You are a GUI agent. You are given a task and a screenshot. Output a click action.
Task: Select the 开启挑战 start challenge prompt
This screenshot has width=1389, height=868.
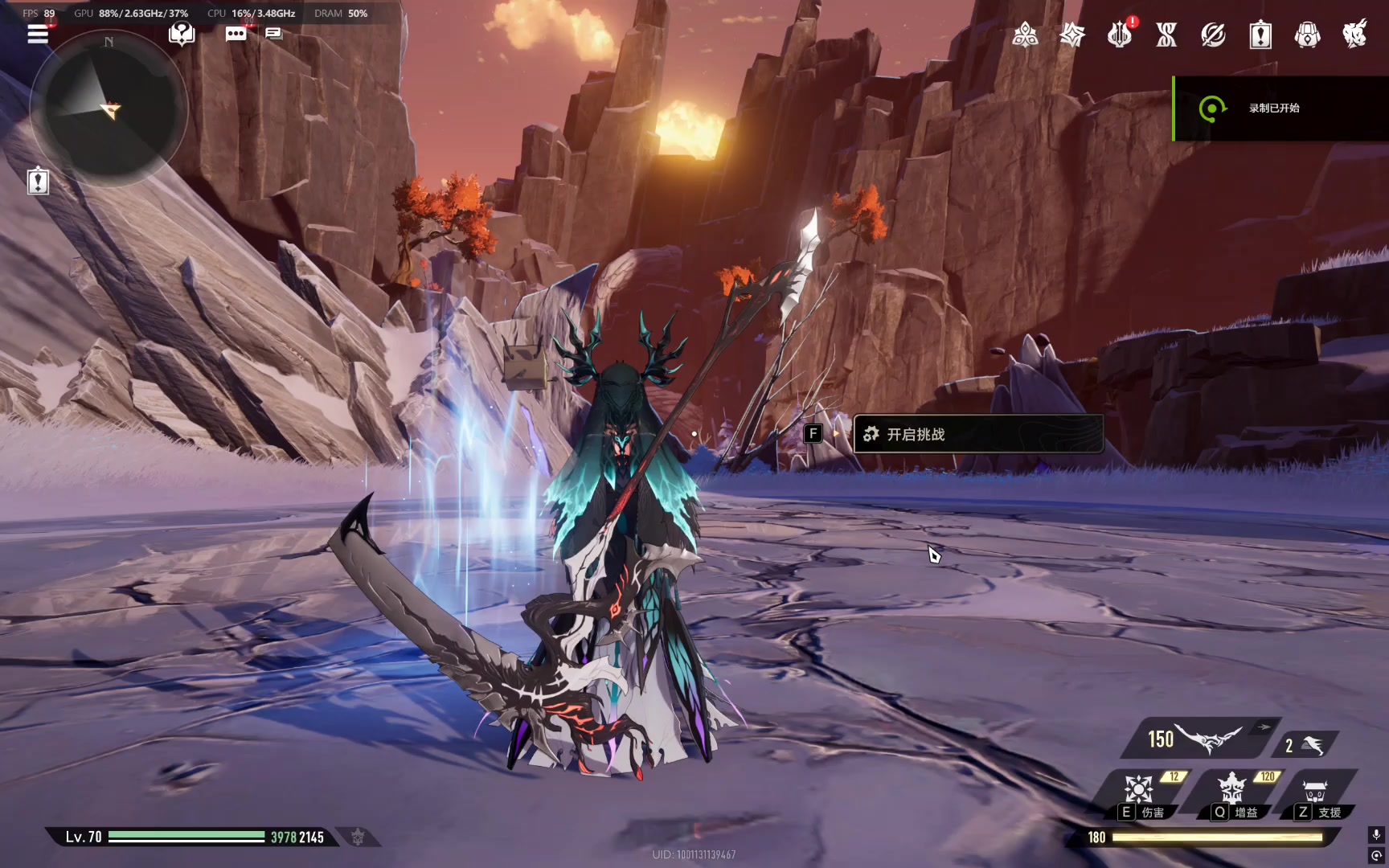977,434
